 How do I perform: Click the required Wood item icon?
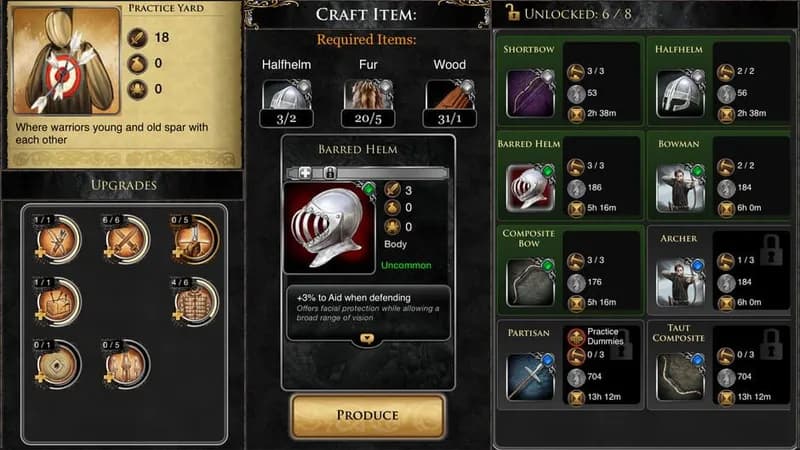click(449, 96)
